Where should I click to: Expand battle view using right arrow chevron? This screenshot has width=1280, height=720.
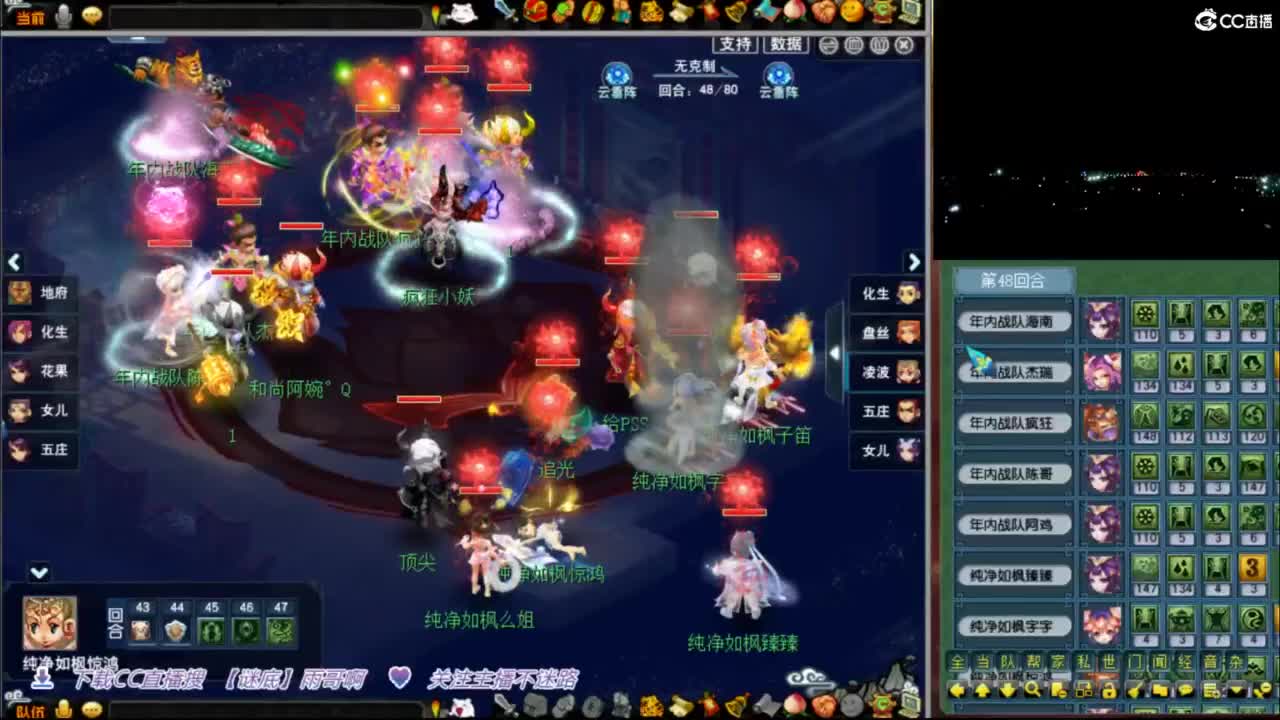(x=914, y=262)
